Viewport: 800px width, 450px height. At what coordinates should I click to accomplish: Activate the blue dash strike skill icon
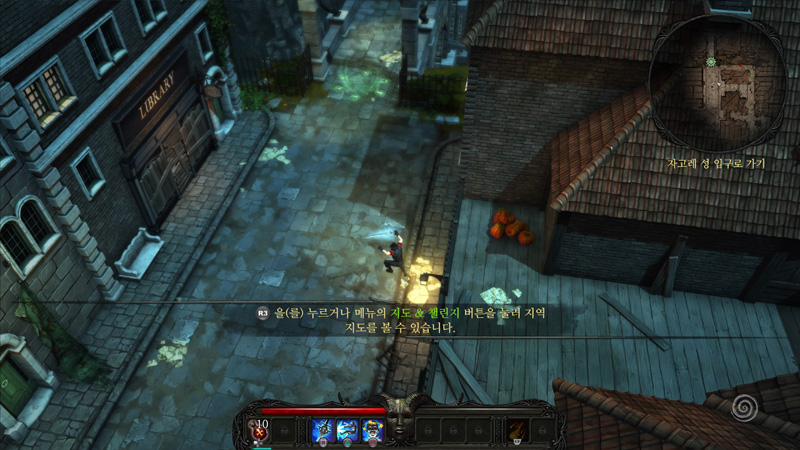coord(348,431)
